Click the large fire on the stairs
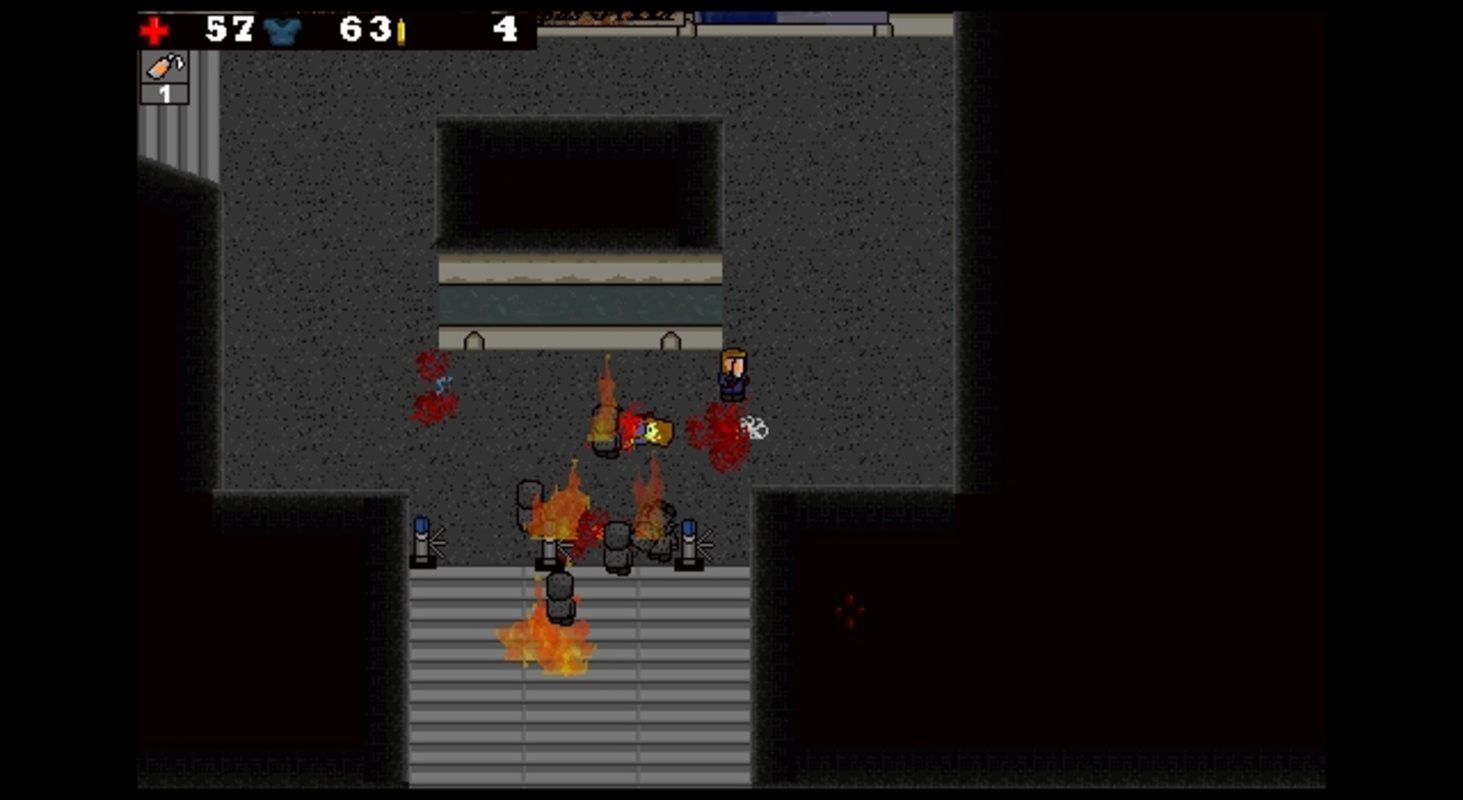 point(545,645)
